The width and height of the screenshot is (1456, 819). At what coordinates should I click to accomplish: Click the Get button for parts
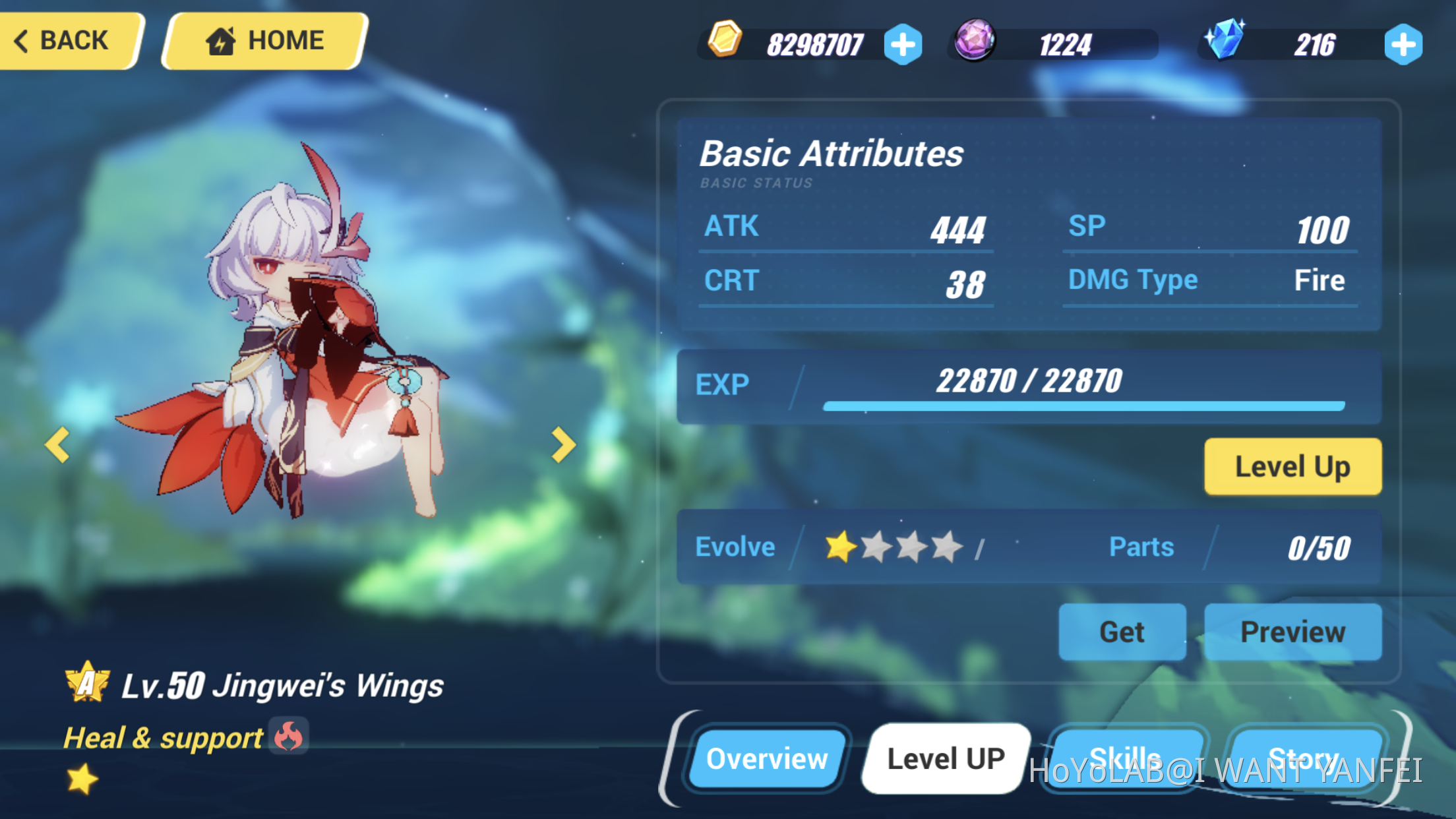pos(1122,631)
